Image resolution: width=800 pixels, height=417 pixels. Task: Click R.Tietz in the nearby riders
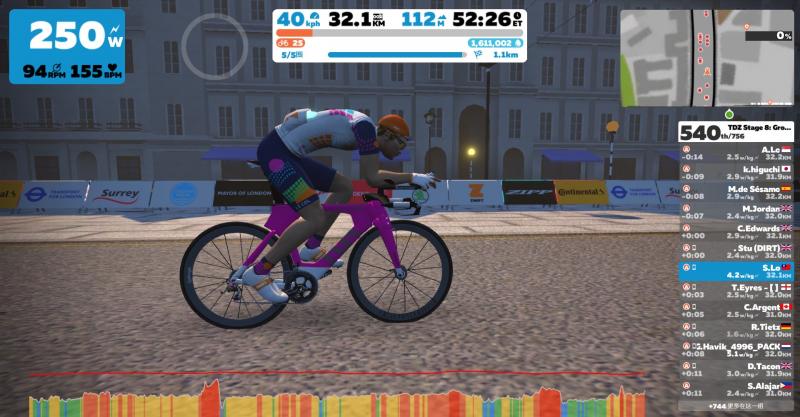coord(736,329)
